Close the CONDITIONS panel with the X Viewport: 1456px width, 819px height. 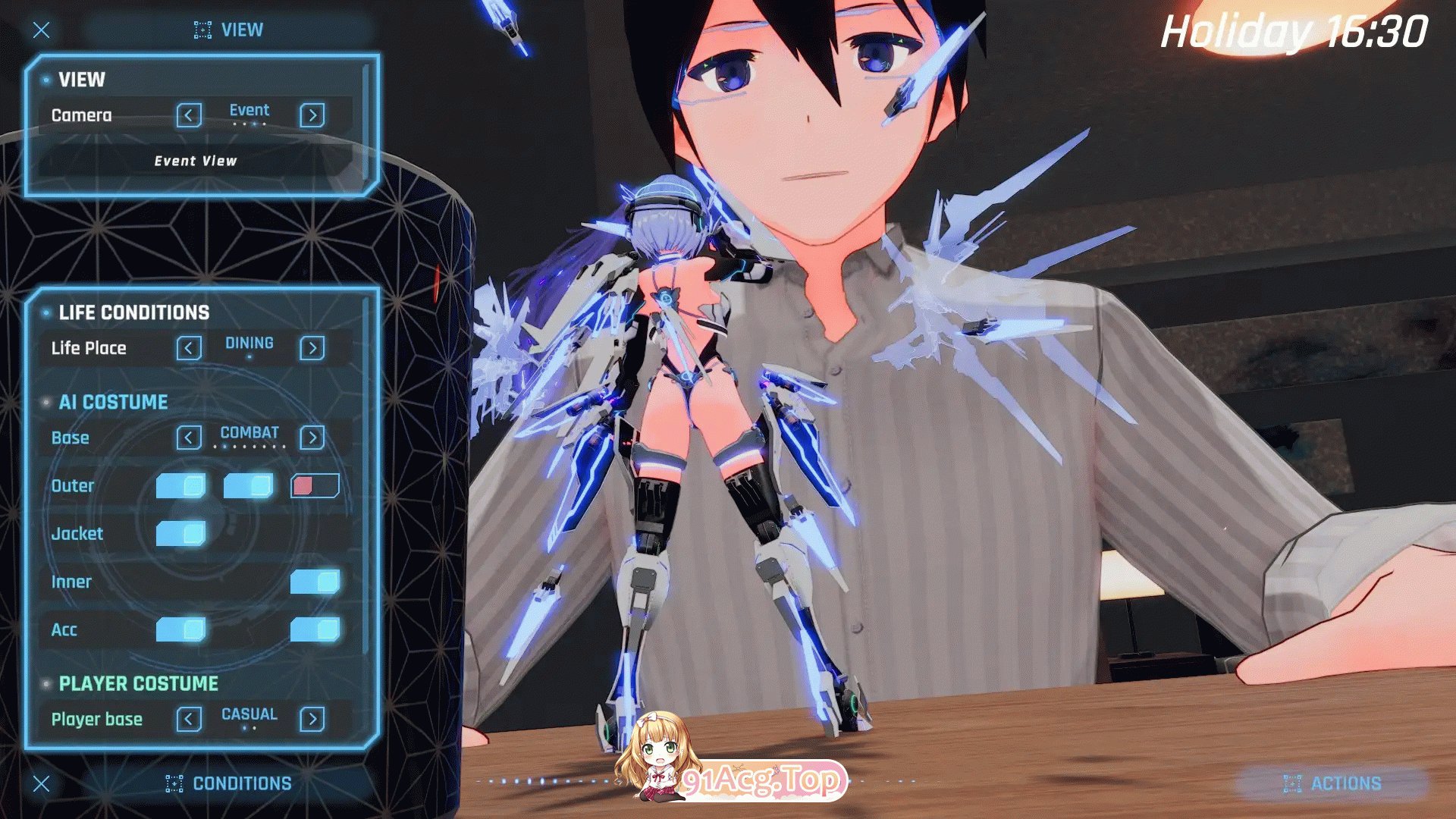coord(42,783)
